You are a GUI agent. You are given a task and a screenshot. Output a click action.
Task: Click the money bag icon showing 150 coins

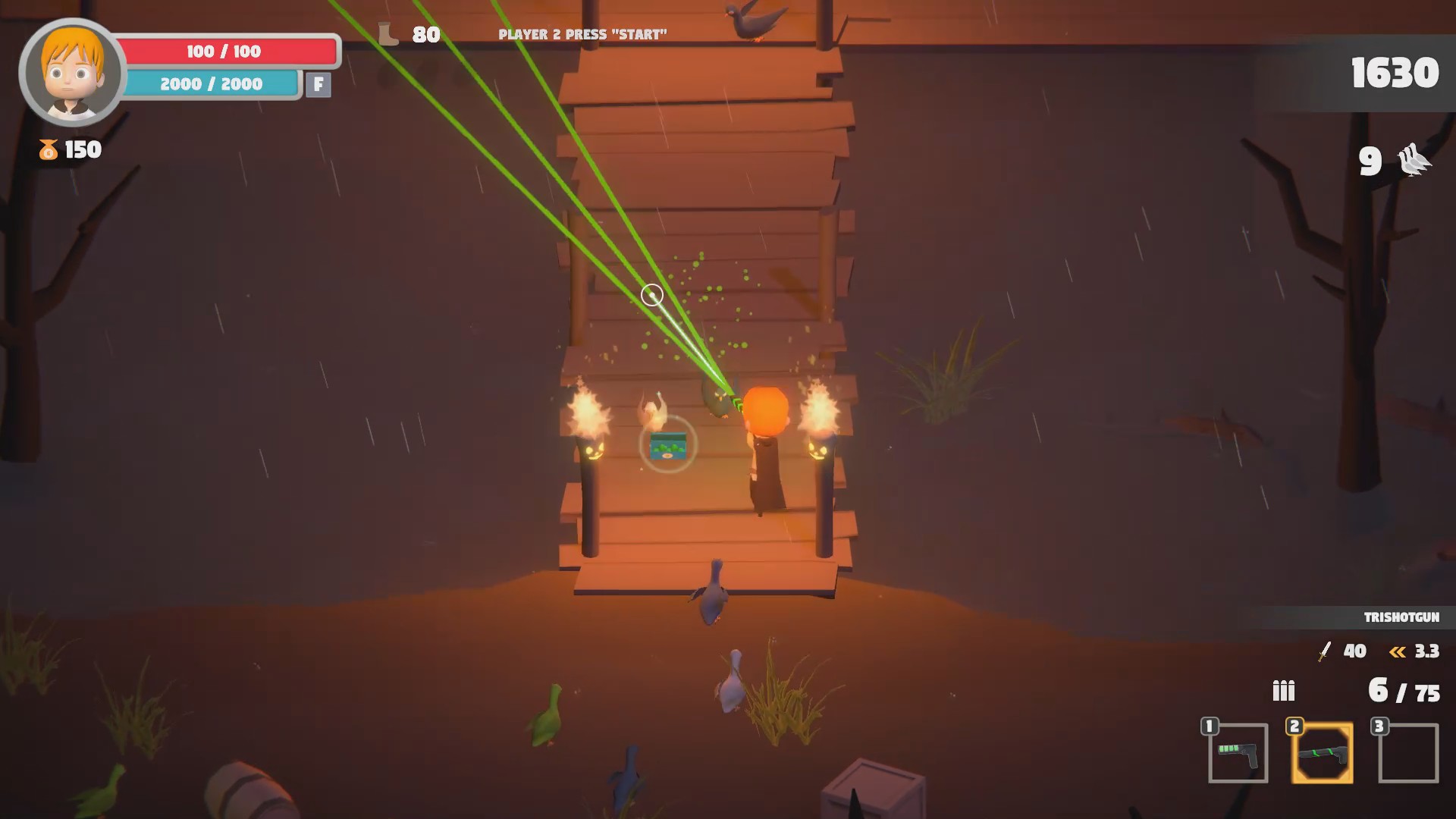coord(47,149)
